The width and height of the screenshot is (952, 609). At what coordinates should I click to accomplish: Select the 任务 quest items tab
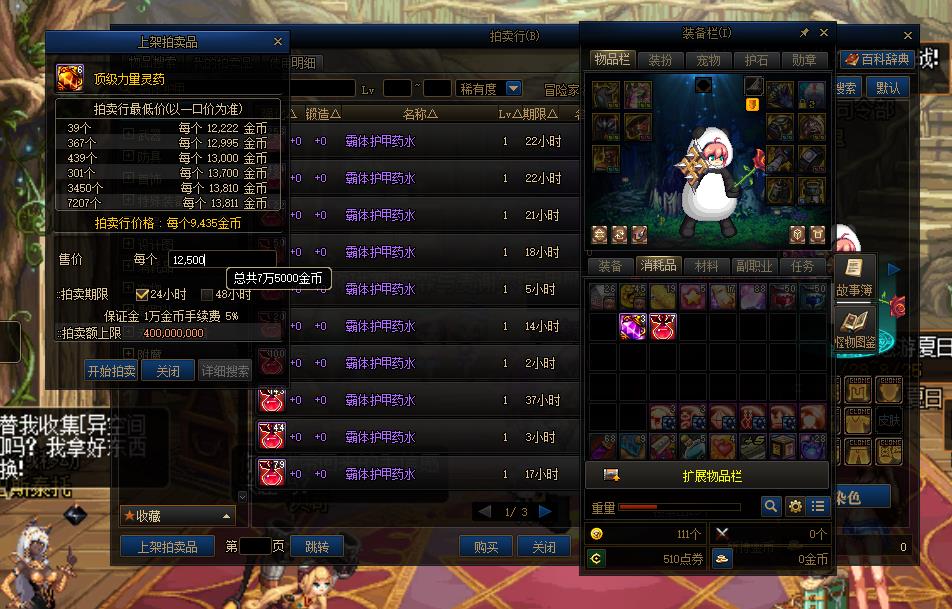[802, 266]
